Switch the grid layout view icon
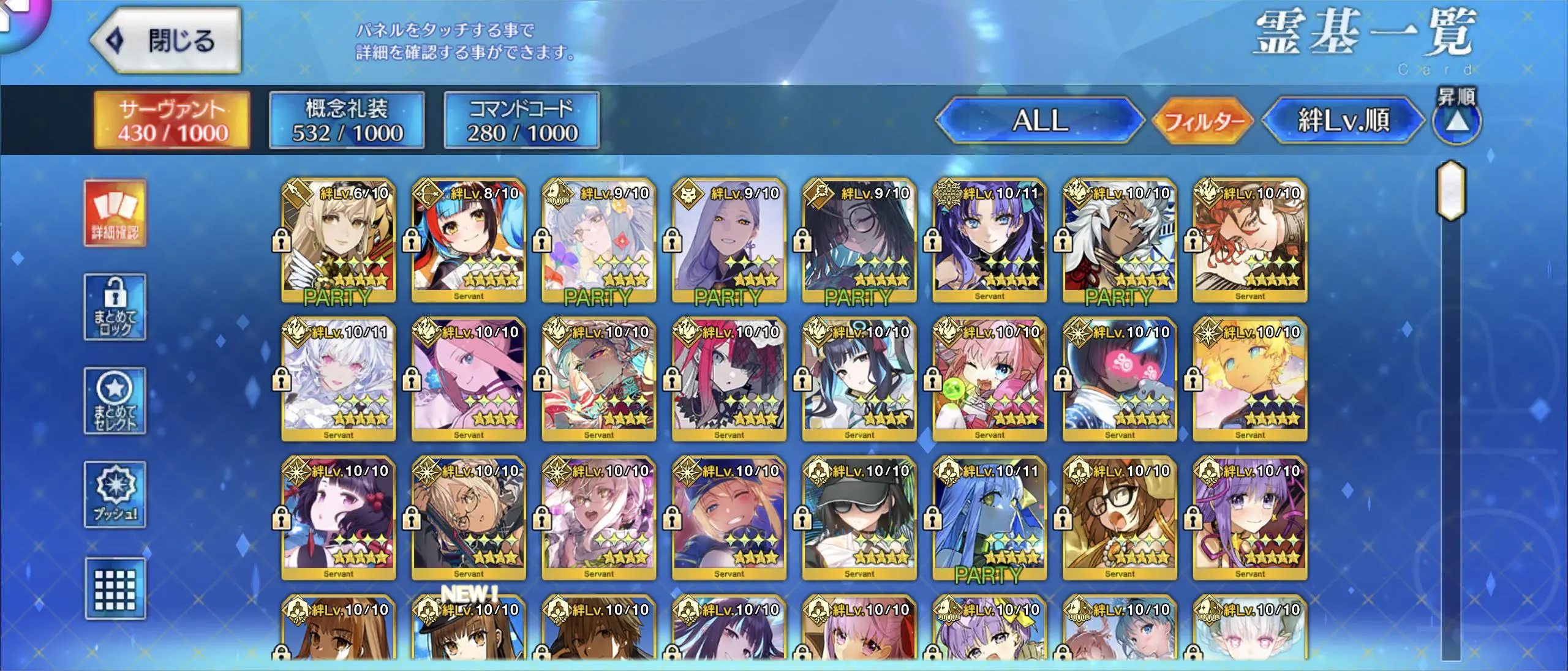 [x=115, y=589]
